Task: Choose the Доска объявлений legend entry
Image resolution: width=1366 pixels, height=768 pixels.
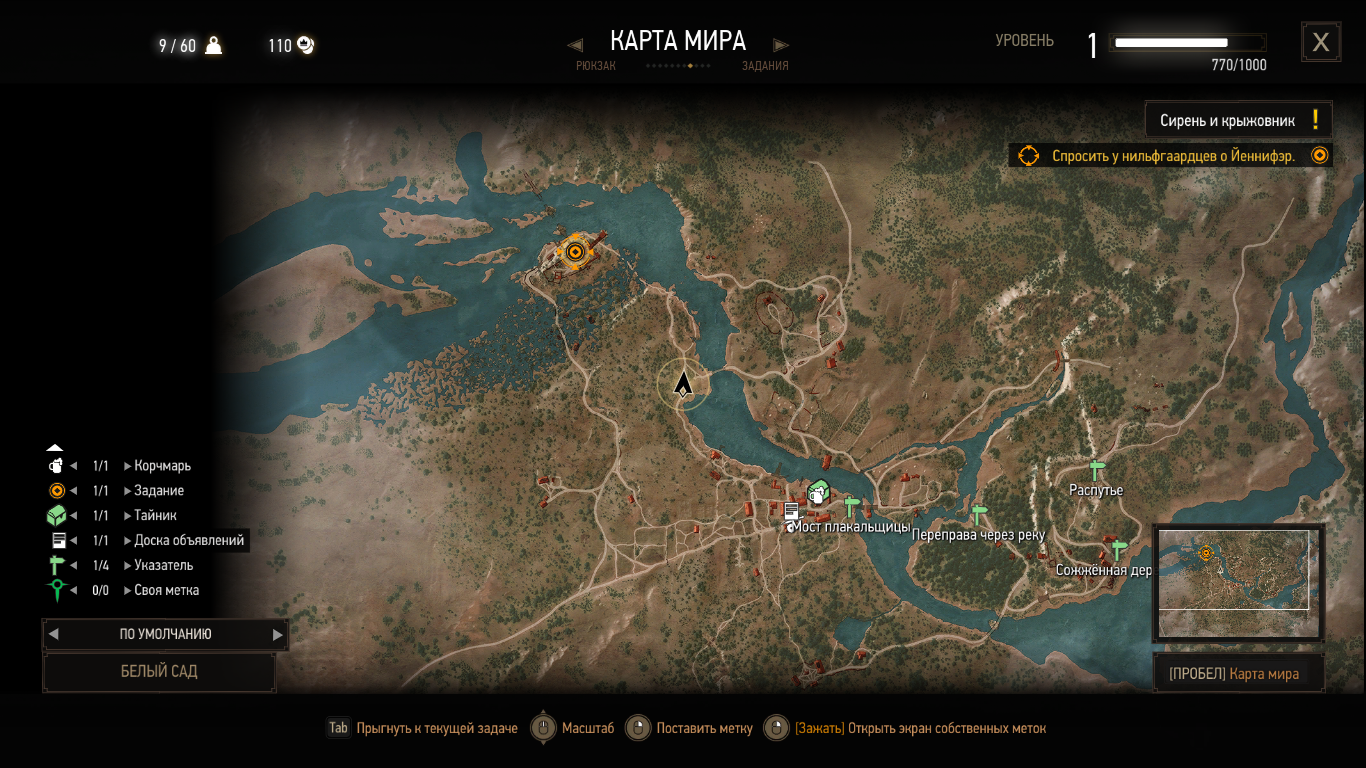Action: coord(188,541)
